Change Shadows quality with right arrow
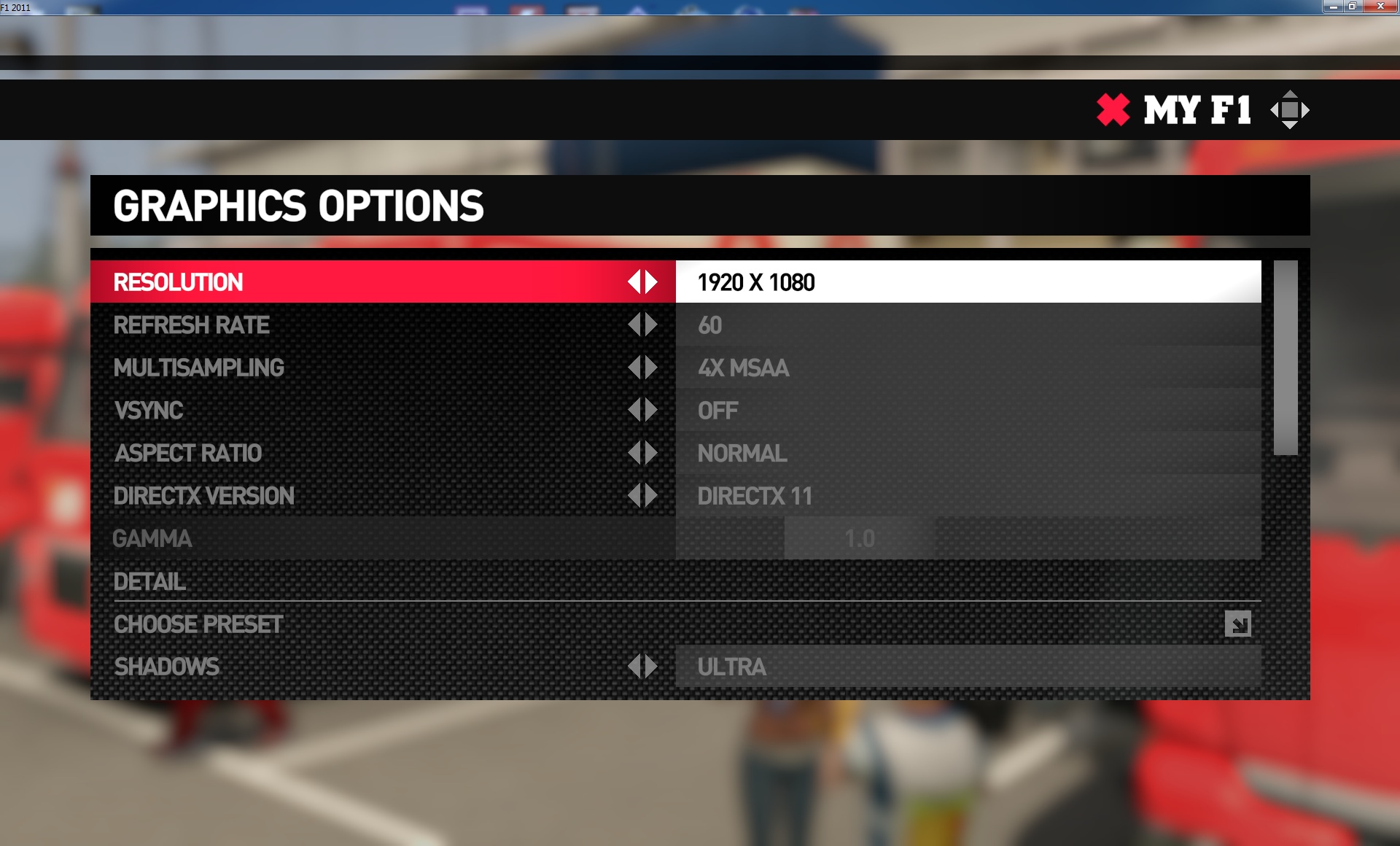1400x846 pixels. click(651, 667)
